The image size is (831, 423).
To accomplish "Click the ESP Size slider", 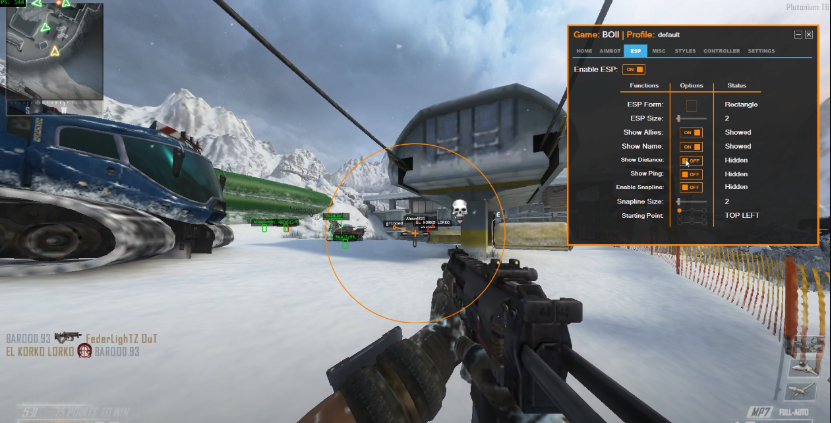I will click(x=691, y=119).
